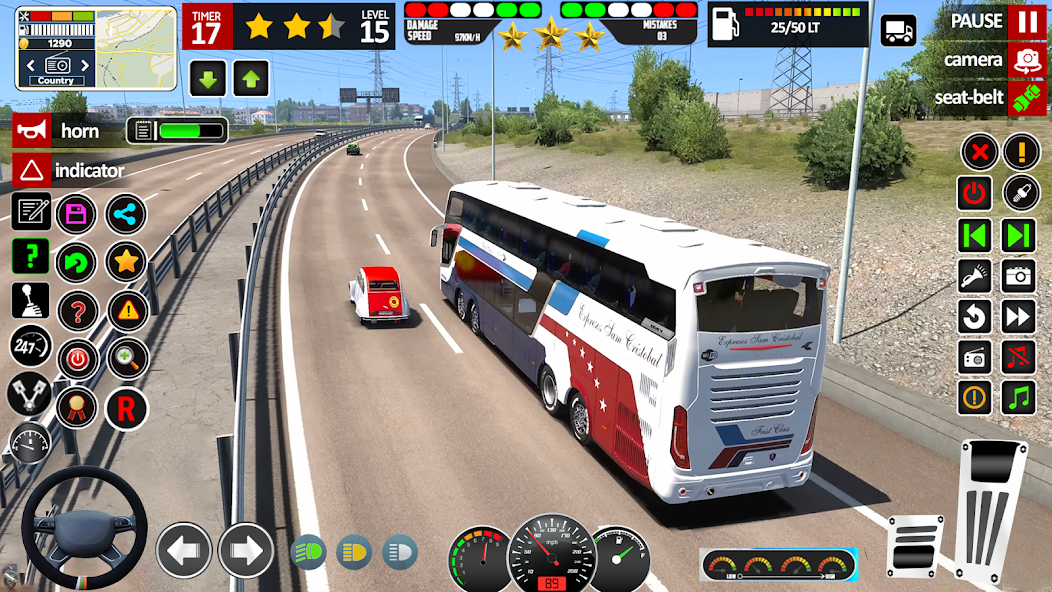This screenshot has height=592, width=1052.
Task: Click the green down arrow button
Action: (208, 79)
